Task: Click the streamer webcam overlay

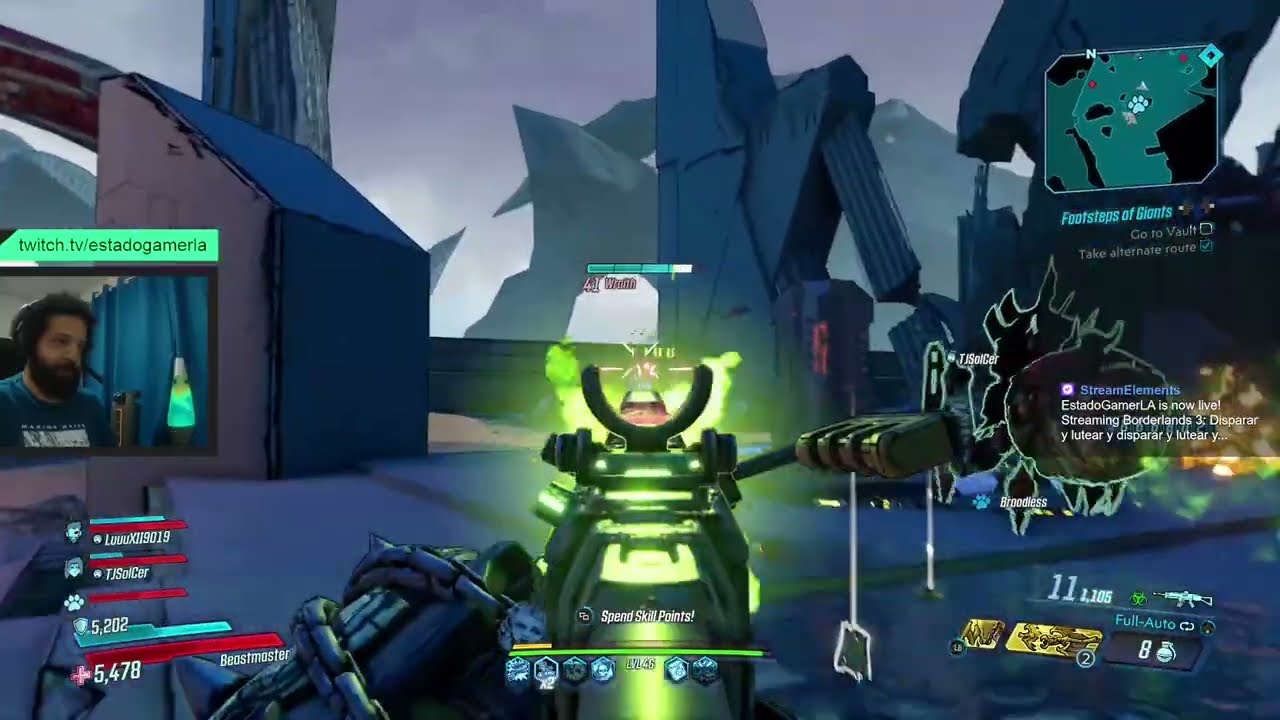Action: click(107, 363)
